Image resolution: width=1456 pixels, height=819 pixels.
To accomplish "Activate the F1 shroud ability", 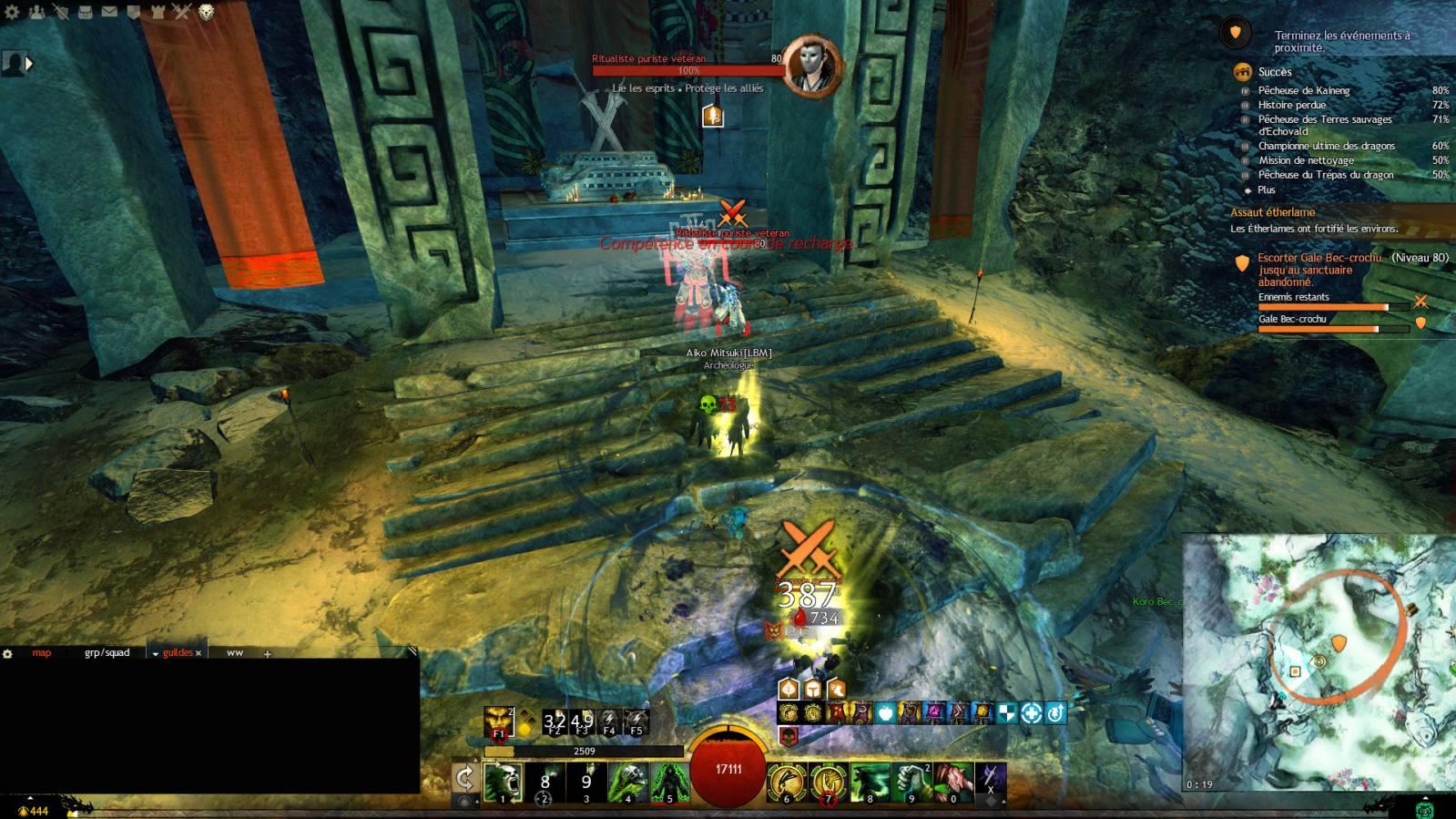I will [499, 722].
